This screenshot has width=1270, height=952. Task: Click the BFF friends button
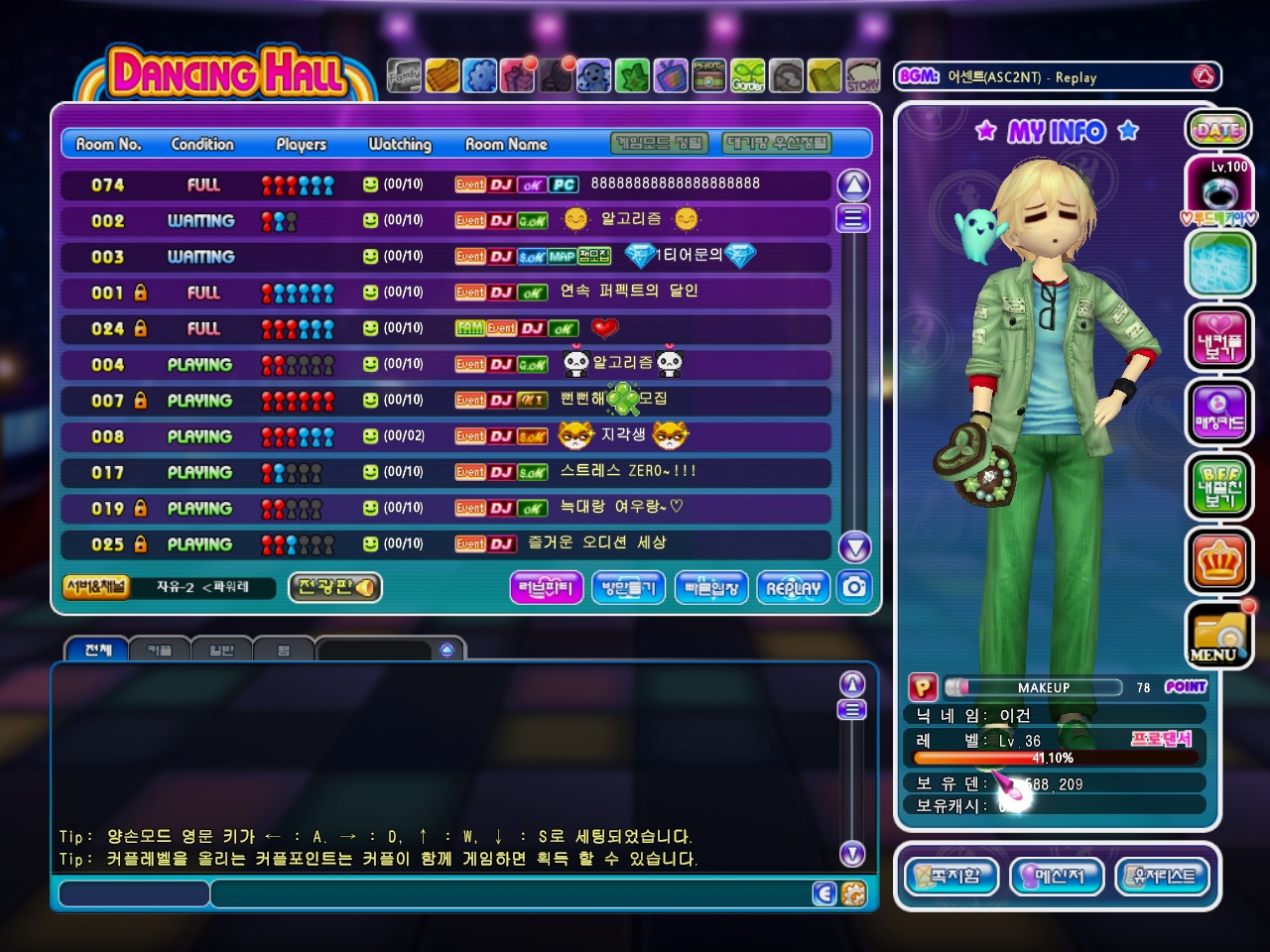click(x=1218, y=486)
